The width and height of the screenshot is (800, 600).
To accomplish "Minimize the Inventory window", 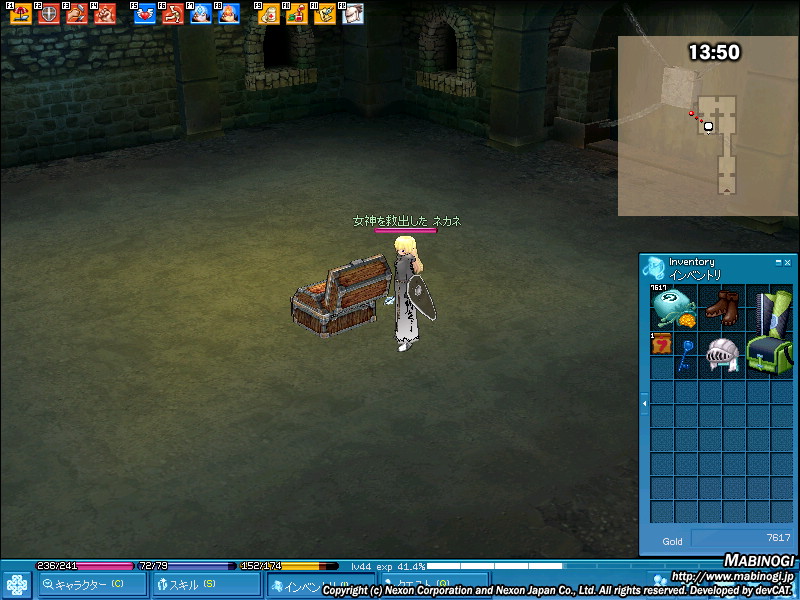I will [778, 262].
